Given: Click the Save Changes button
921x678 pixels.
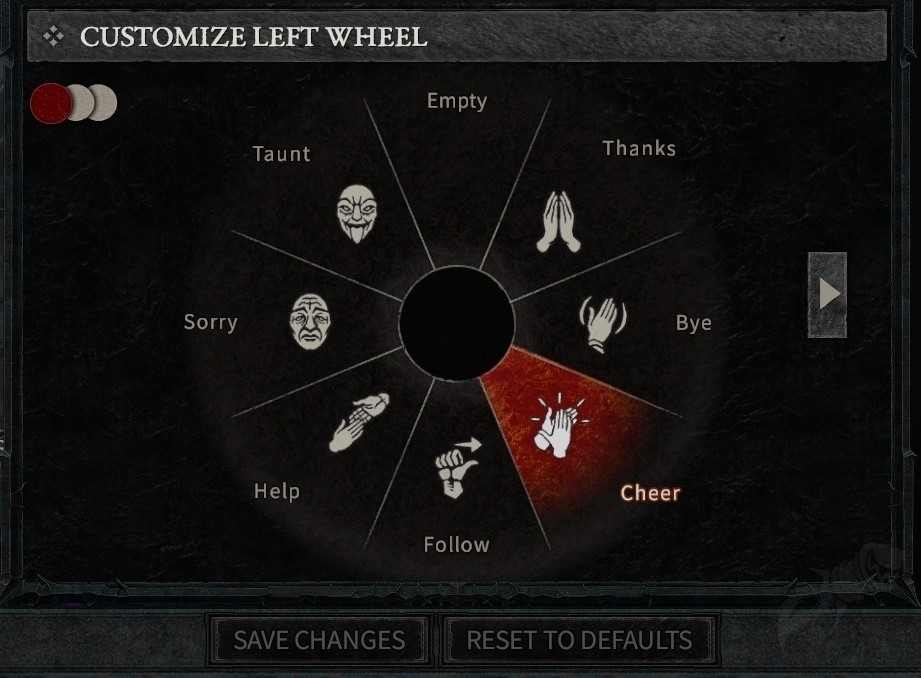Looking at the screenshot, I should click(x=319, y=640).
